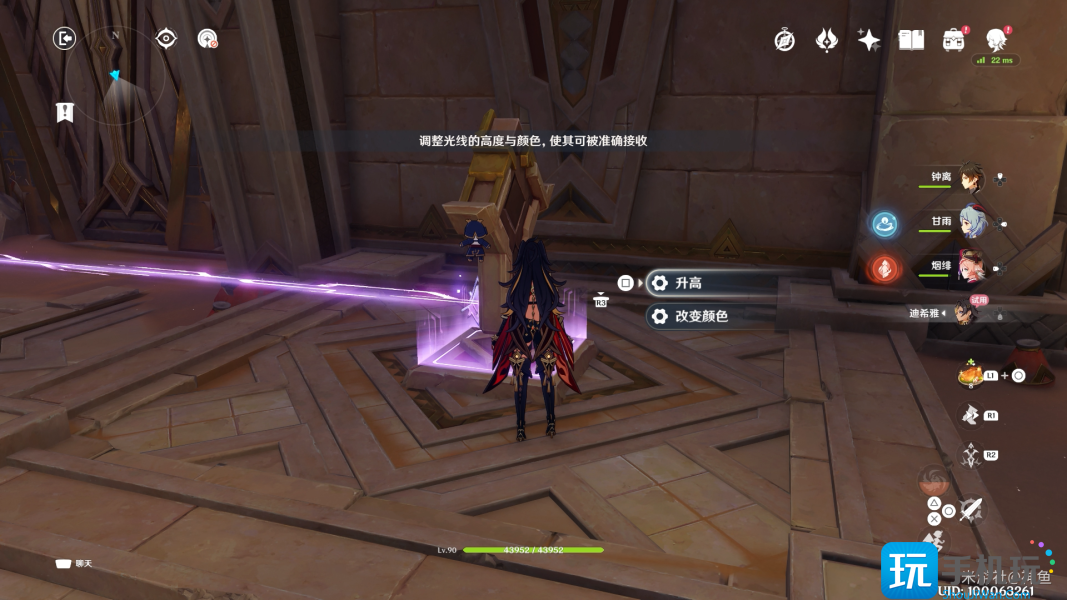The image size is (1067, 600).
Task: Use the food dish quick item
Action: (x=969, y=375)
